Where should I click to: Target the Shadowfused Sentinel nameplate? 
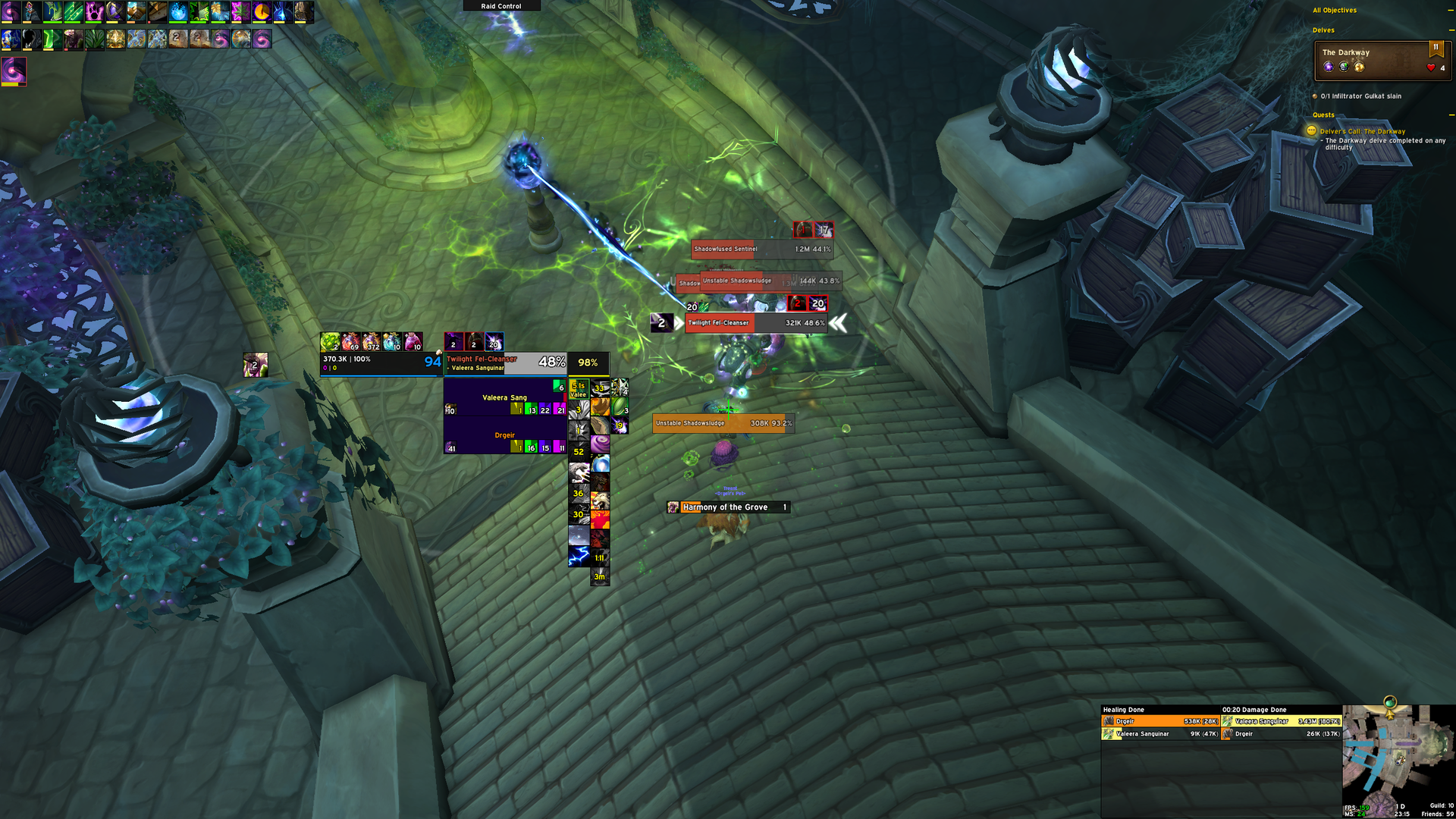tap(761, 249)
